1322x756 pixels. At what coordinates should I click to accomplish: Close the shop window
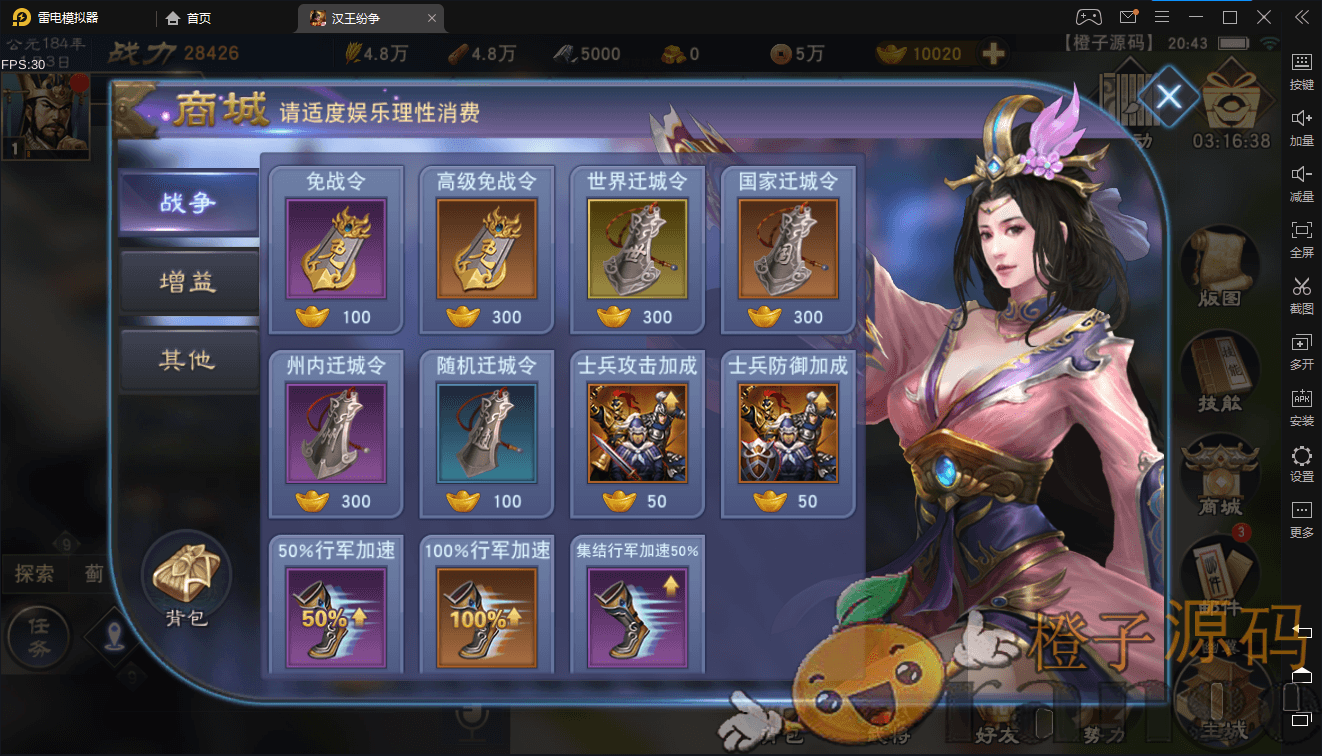1169,97
